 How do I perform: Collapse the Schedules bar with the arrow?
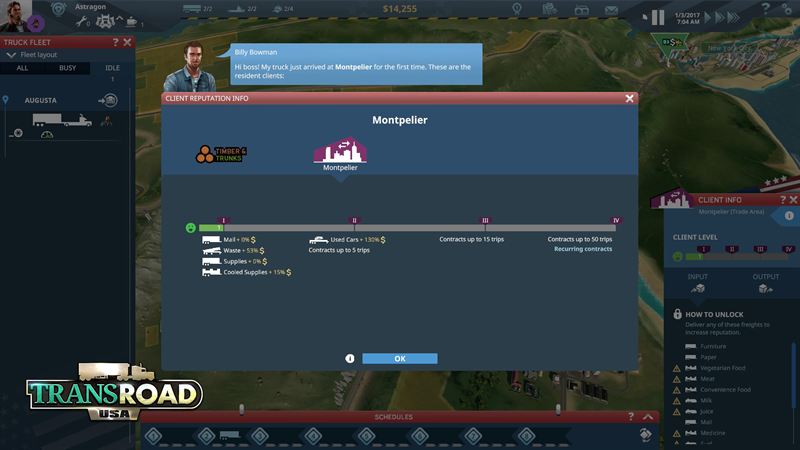coord(649,417)
